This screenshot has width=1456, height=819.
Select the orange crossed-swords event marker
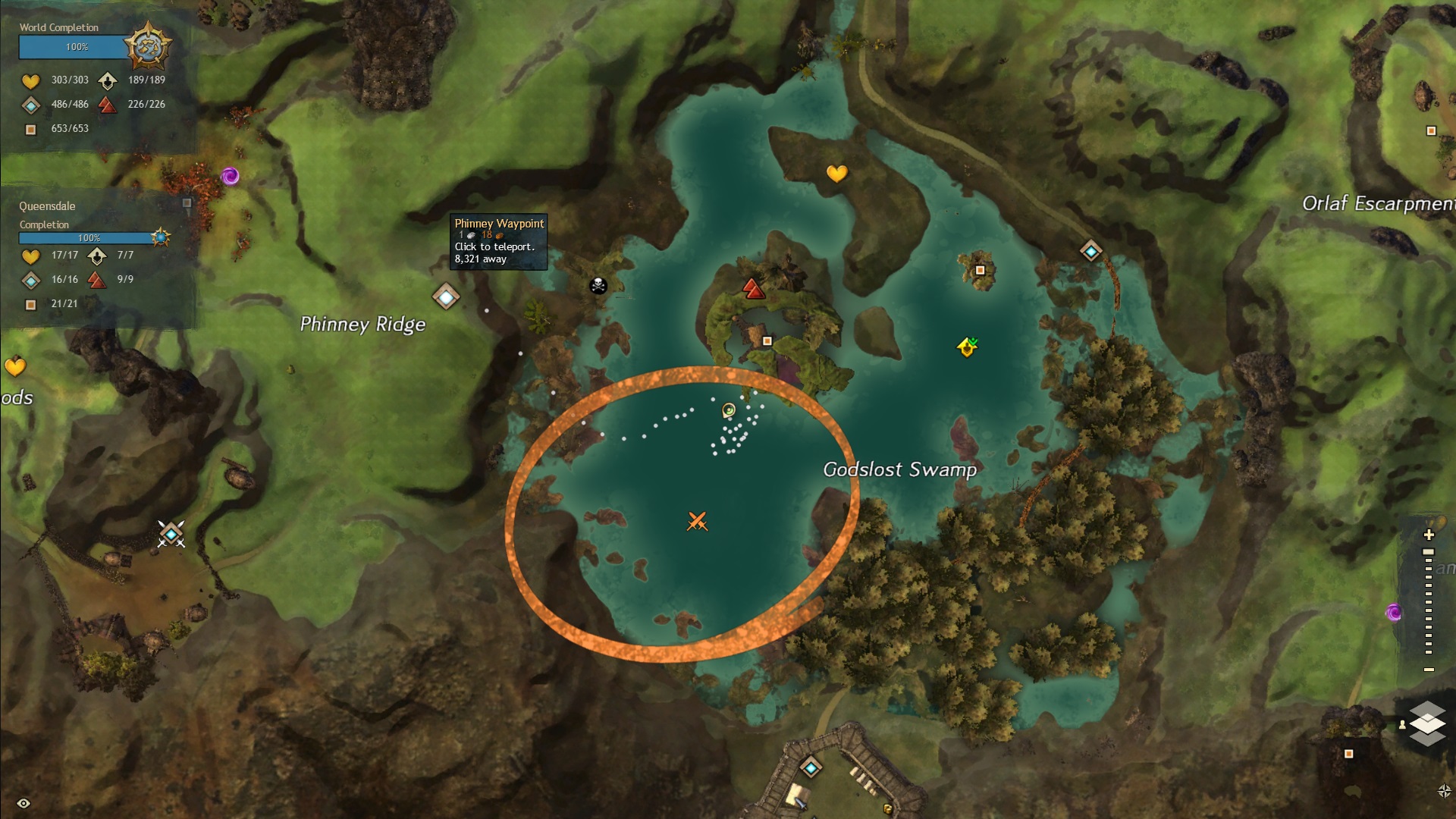(x=697, y=522)
